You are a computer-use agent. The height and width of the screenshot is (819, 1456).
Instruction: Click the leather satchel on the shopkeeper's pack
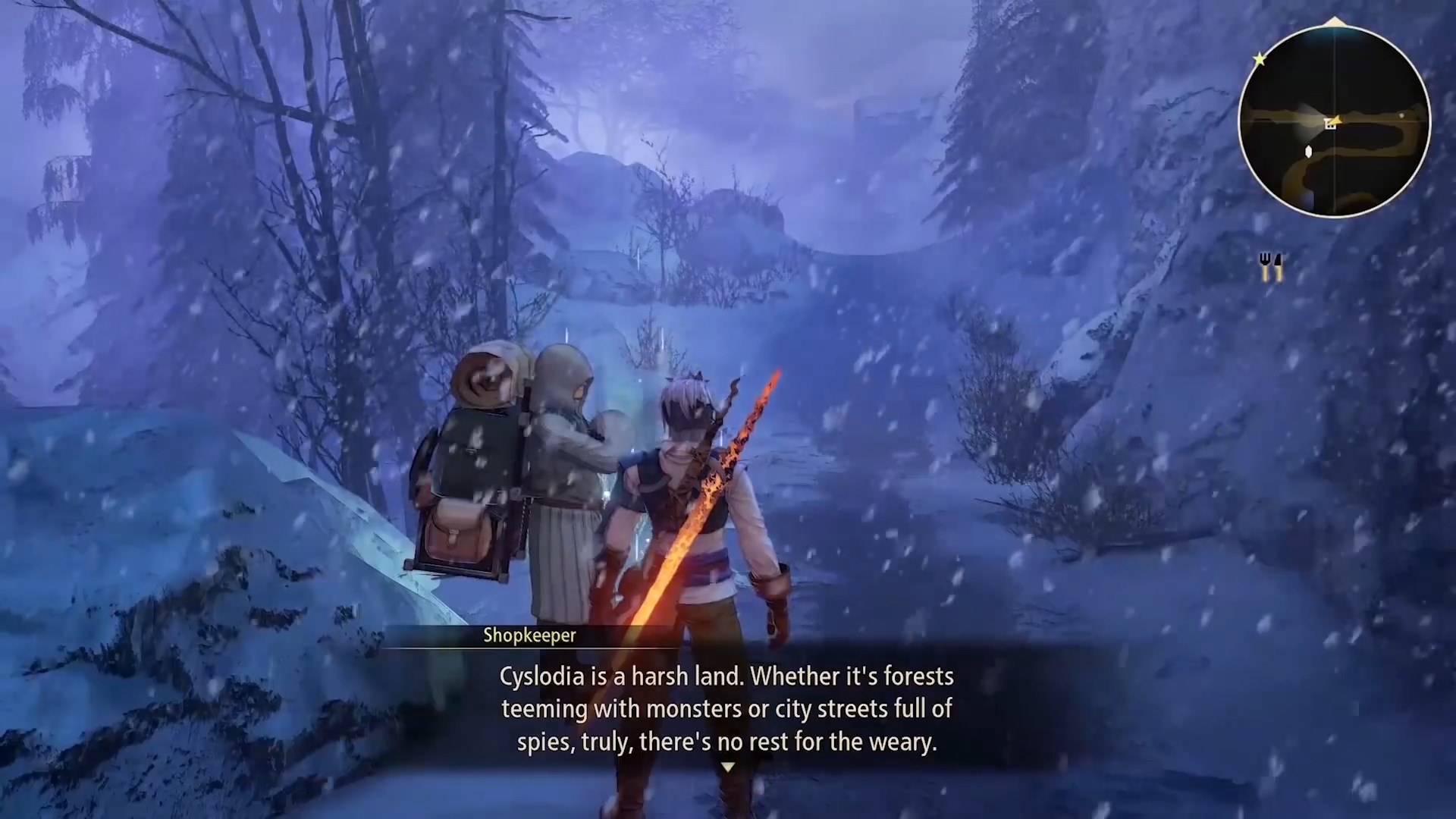click(x=457, y=531)
